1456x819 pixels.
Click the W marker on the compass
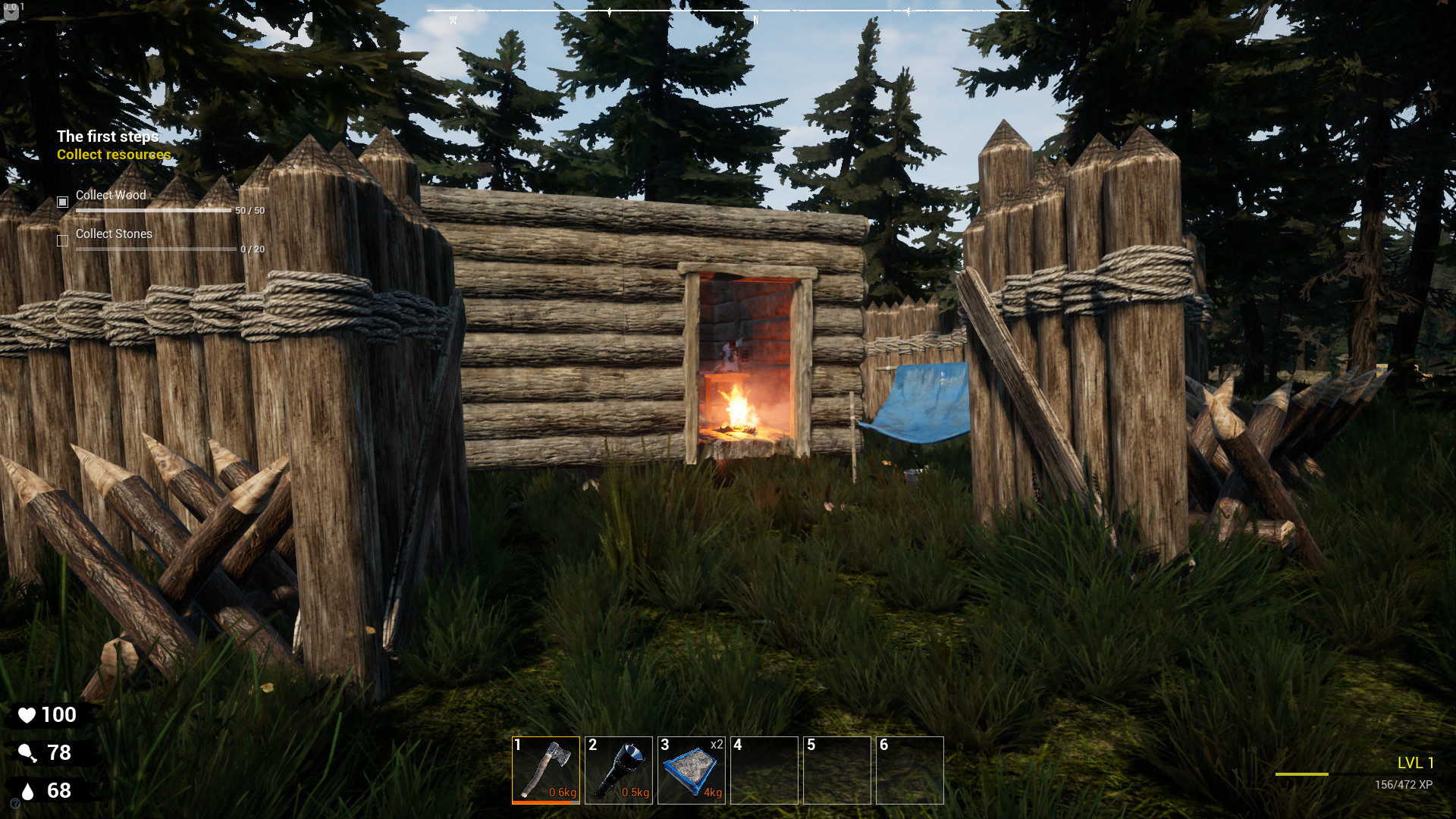[453, 17]
